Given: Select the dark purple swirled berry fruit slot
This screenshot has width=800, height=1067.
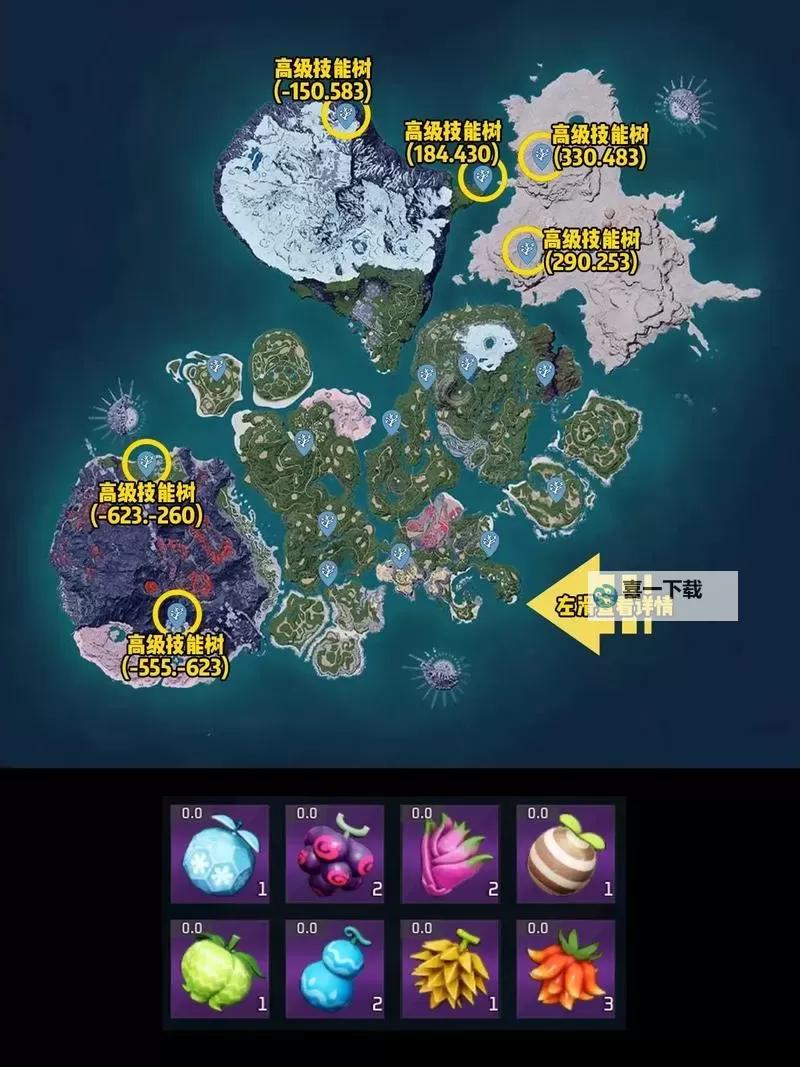Looking at the screenshot, I should pos(335,853).
